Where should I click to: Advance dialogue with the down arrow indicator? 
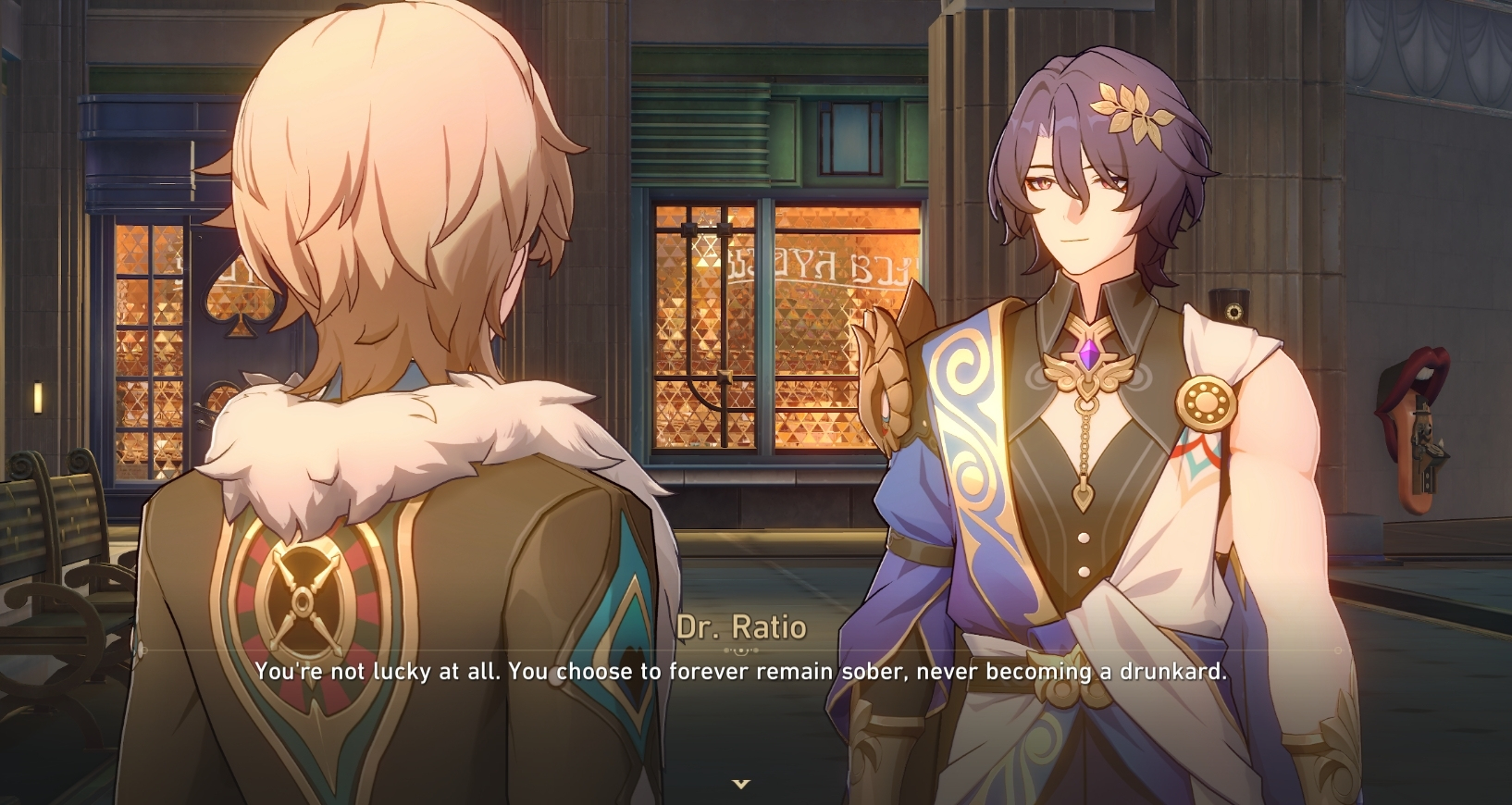[x=740, y=784]
